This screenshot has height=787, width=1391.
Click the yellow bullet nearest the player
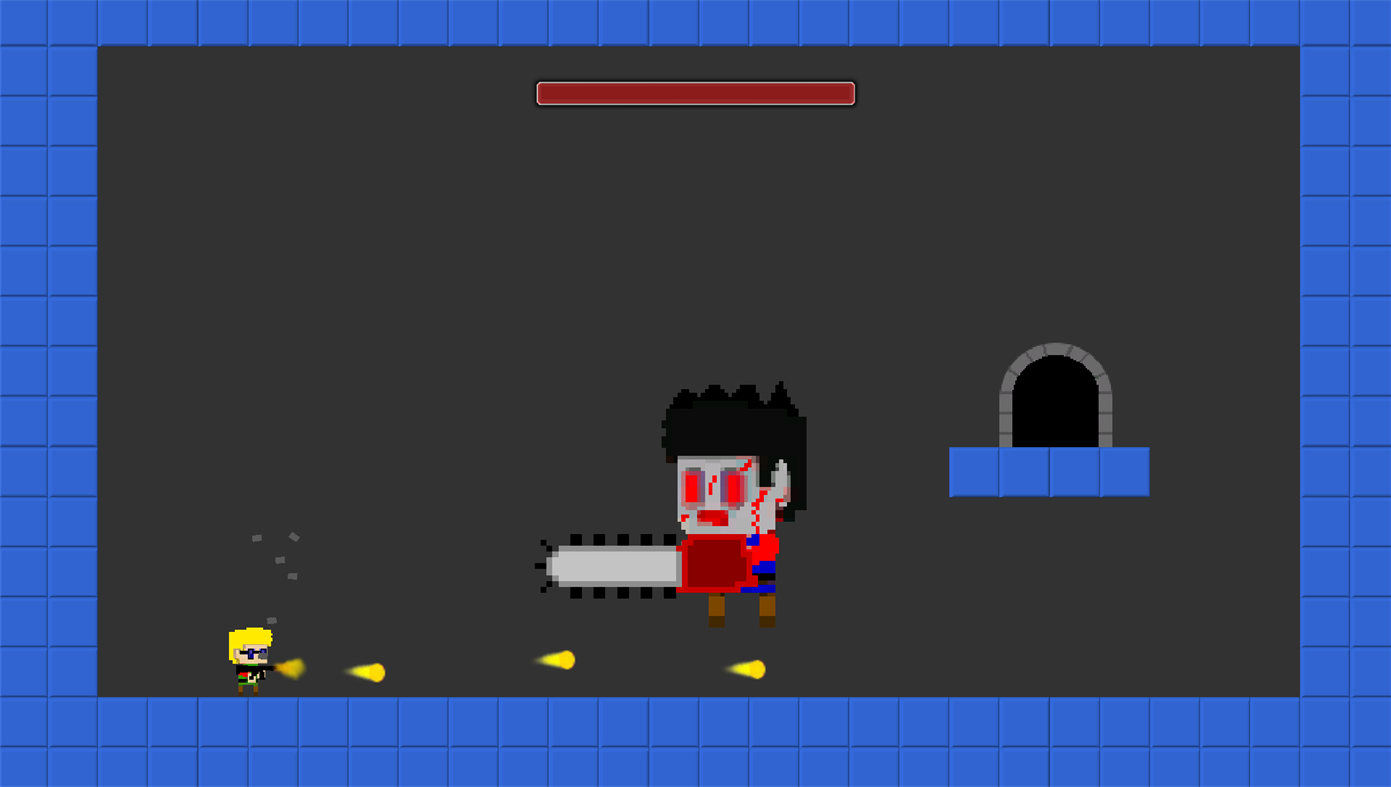point(290,668)
